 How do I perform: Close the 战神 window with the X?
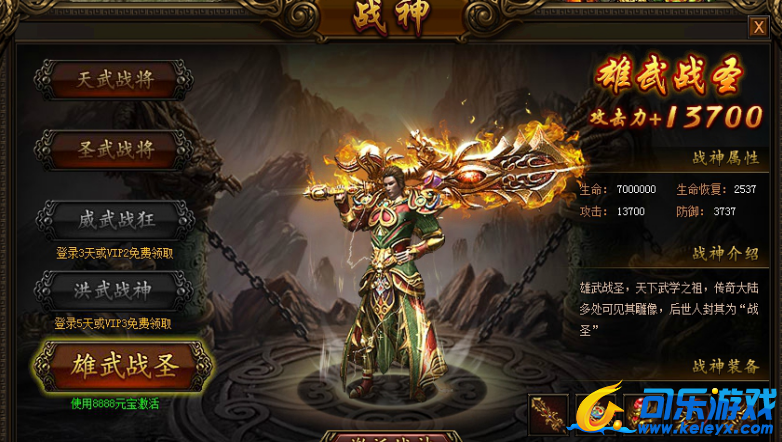[x=758, y=28]
